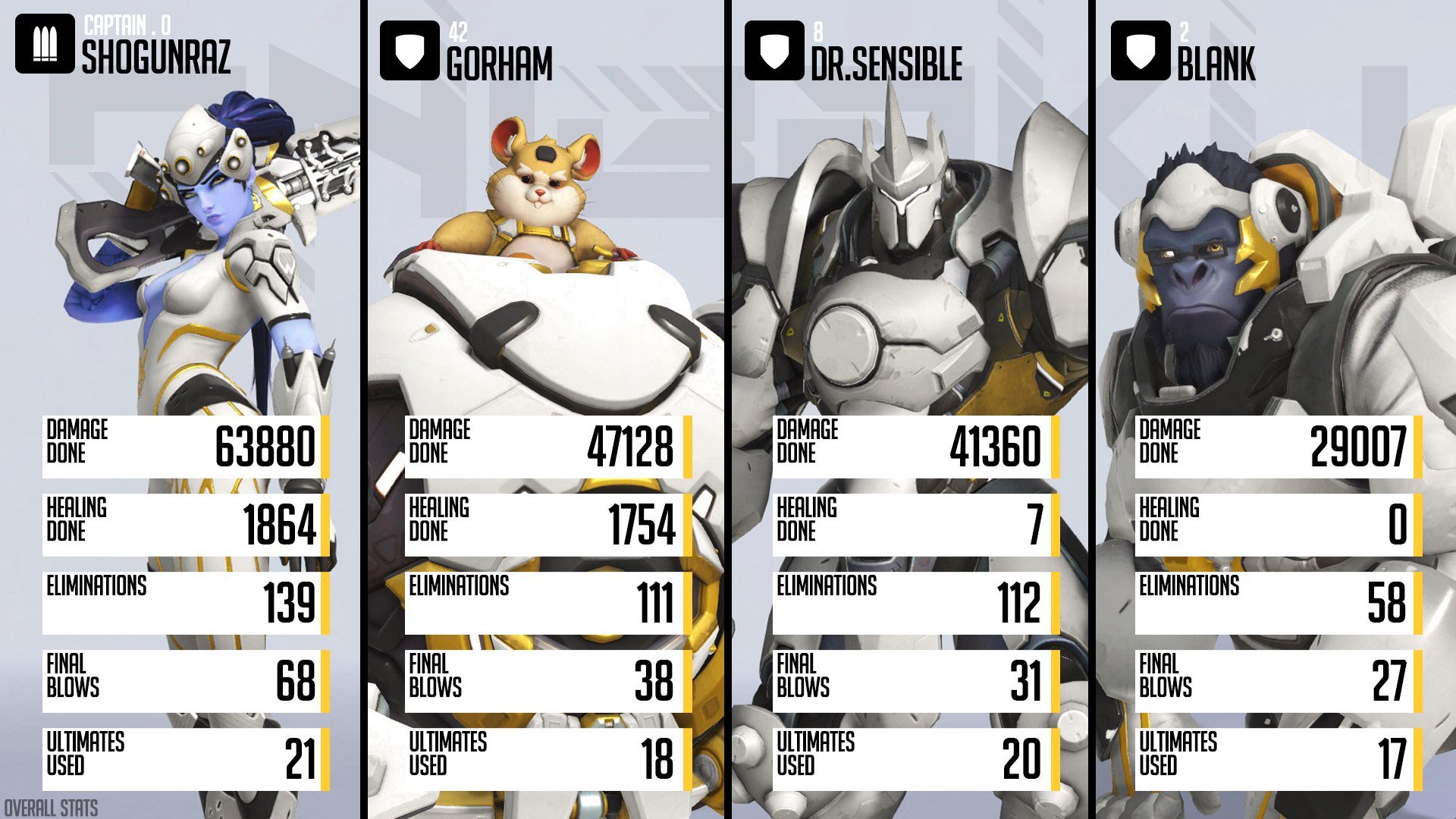Pick the Blank player name
This screenshot has width=1456, height=819.
[1216, 64]
